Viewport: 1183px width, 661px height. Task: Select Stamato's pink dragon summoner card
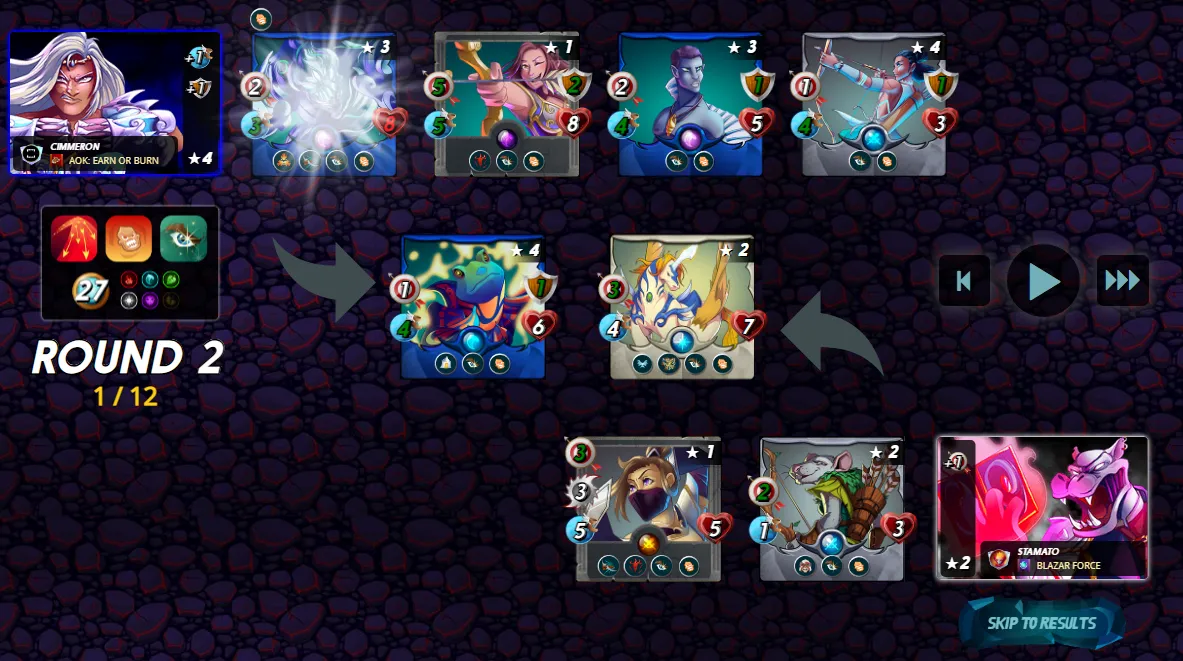[1043, 507]
